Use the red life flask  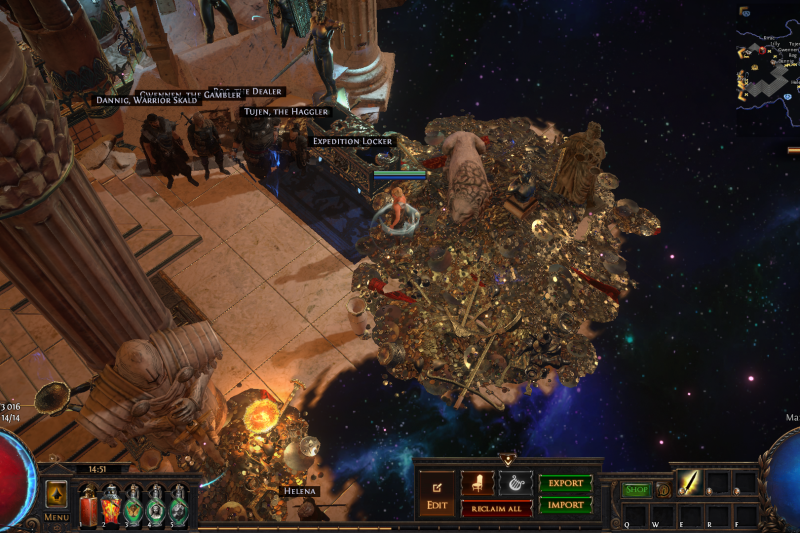tap(89, 503)
